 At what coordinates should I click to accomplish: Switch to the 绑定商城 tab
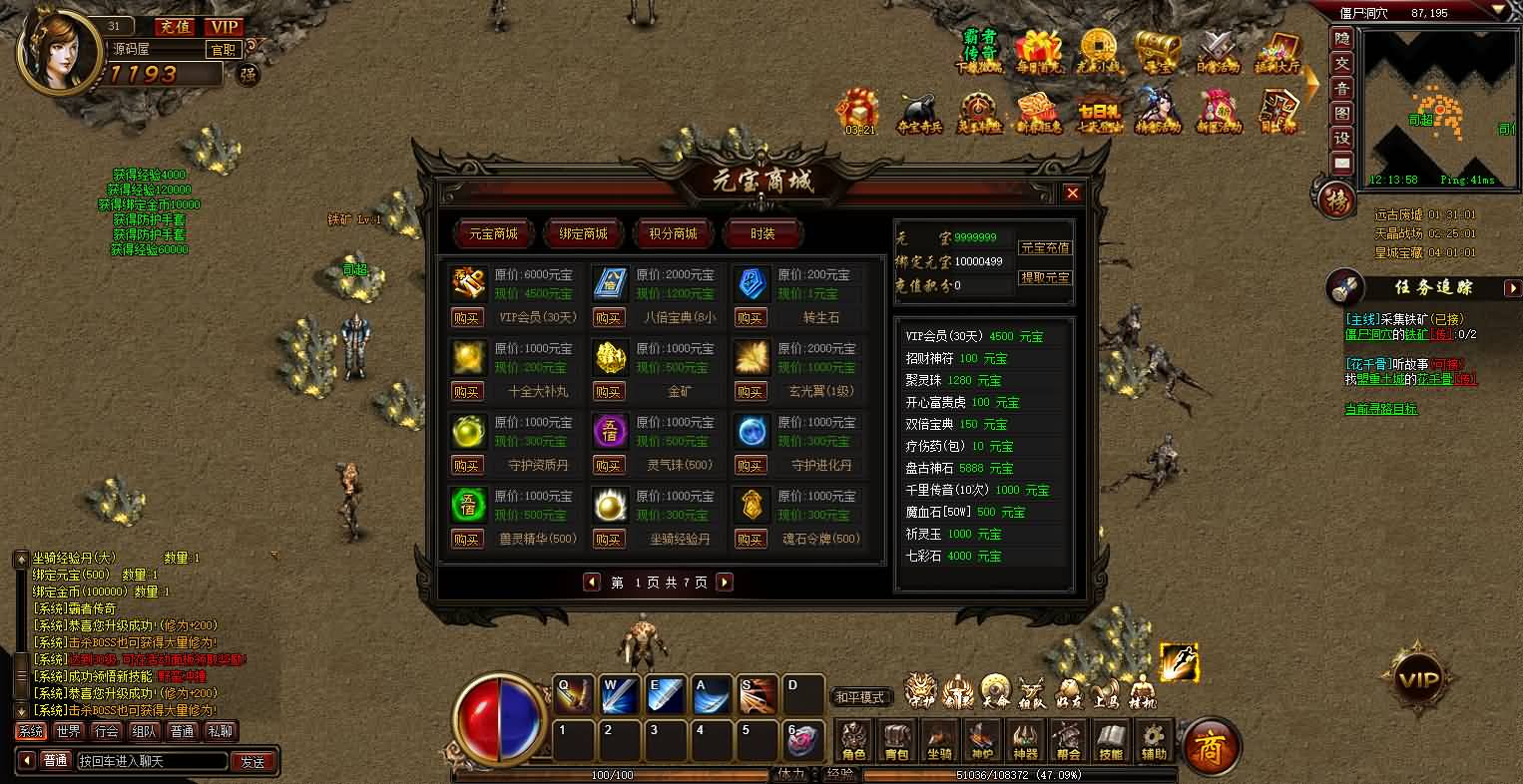pos(584,234)
